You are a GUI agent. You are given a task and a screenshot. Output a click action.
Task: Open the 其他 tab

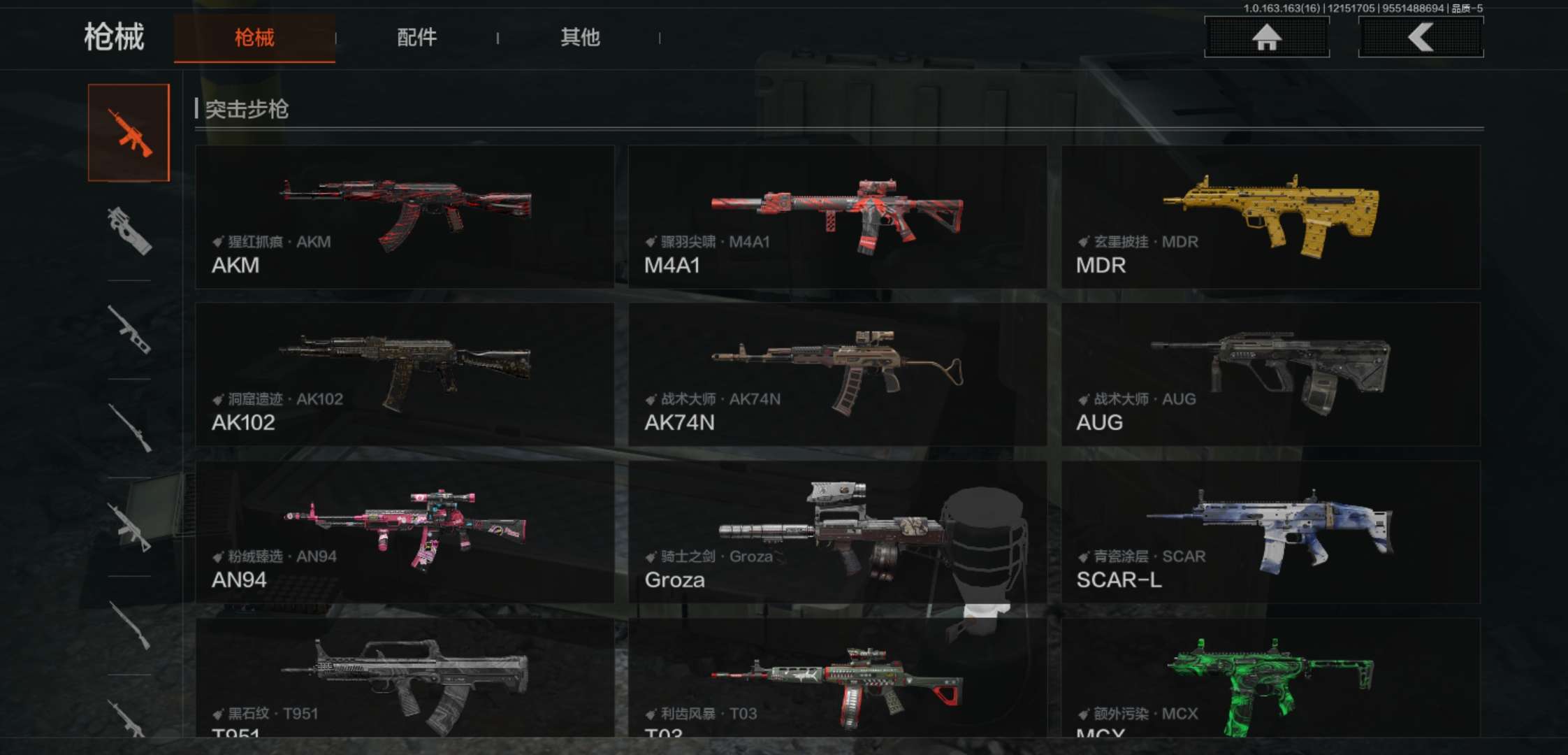coord(579,38)
